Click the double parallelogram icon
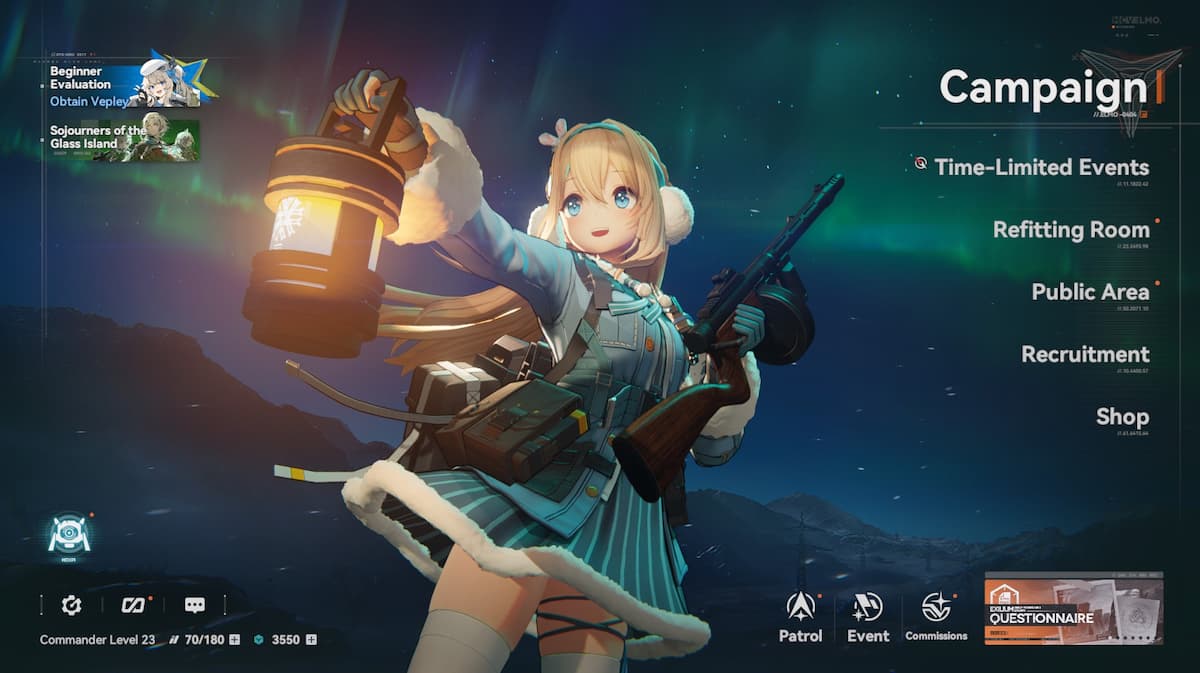This screenshot has height=673, width=1200. [133, 605]
